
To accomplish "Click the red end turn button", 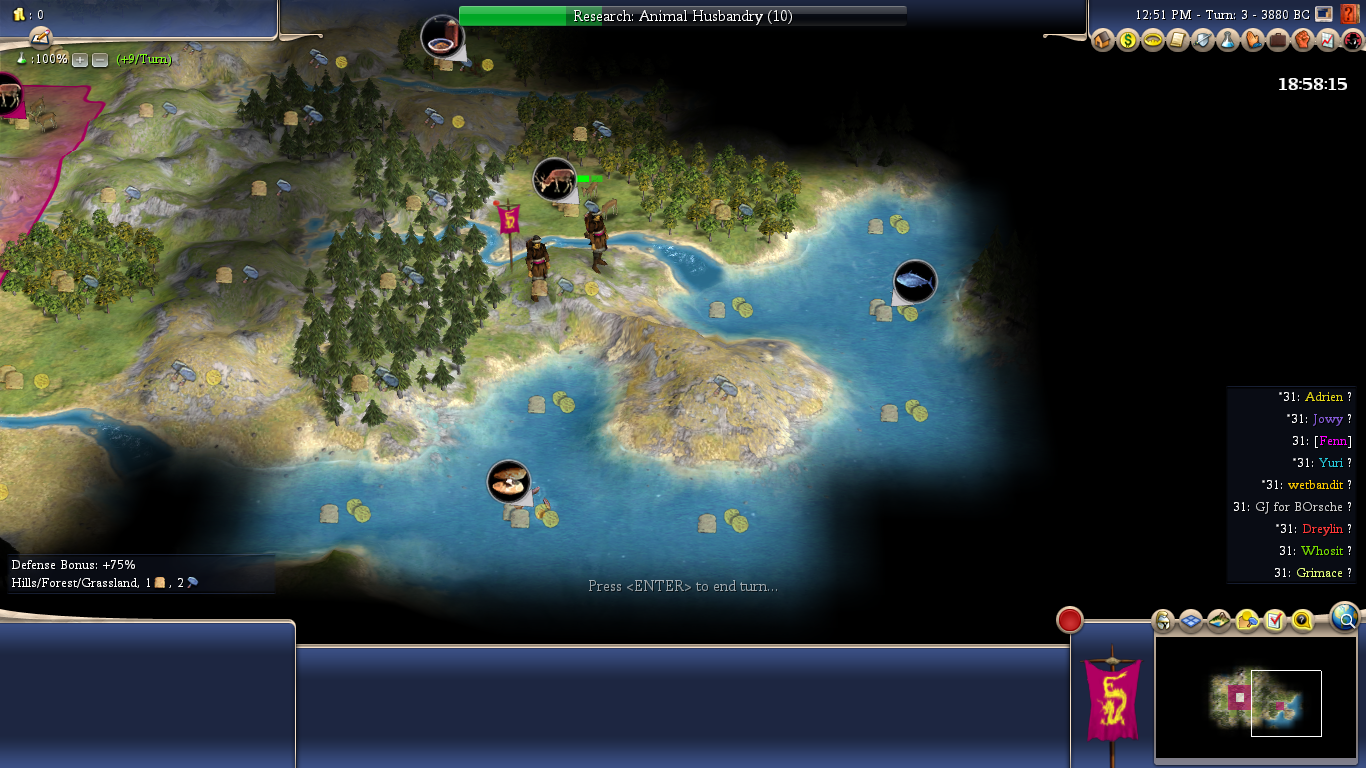I will pos(1070,621).
